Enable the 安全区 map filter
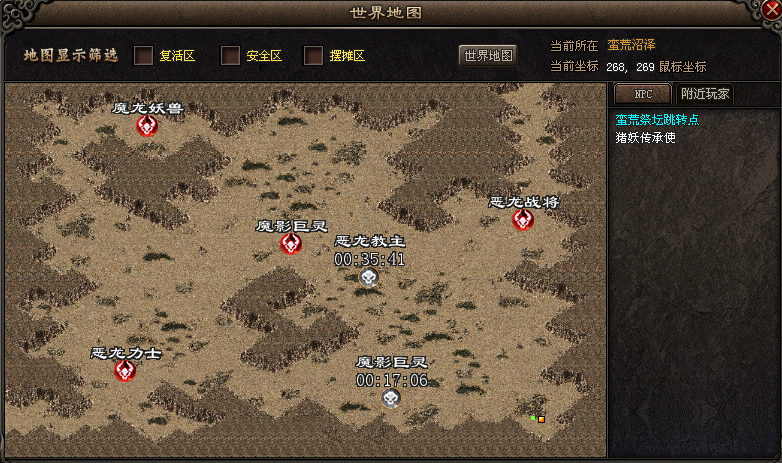Screen dimensions: 782x463 230,55
